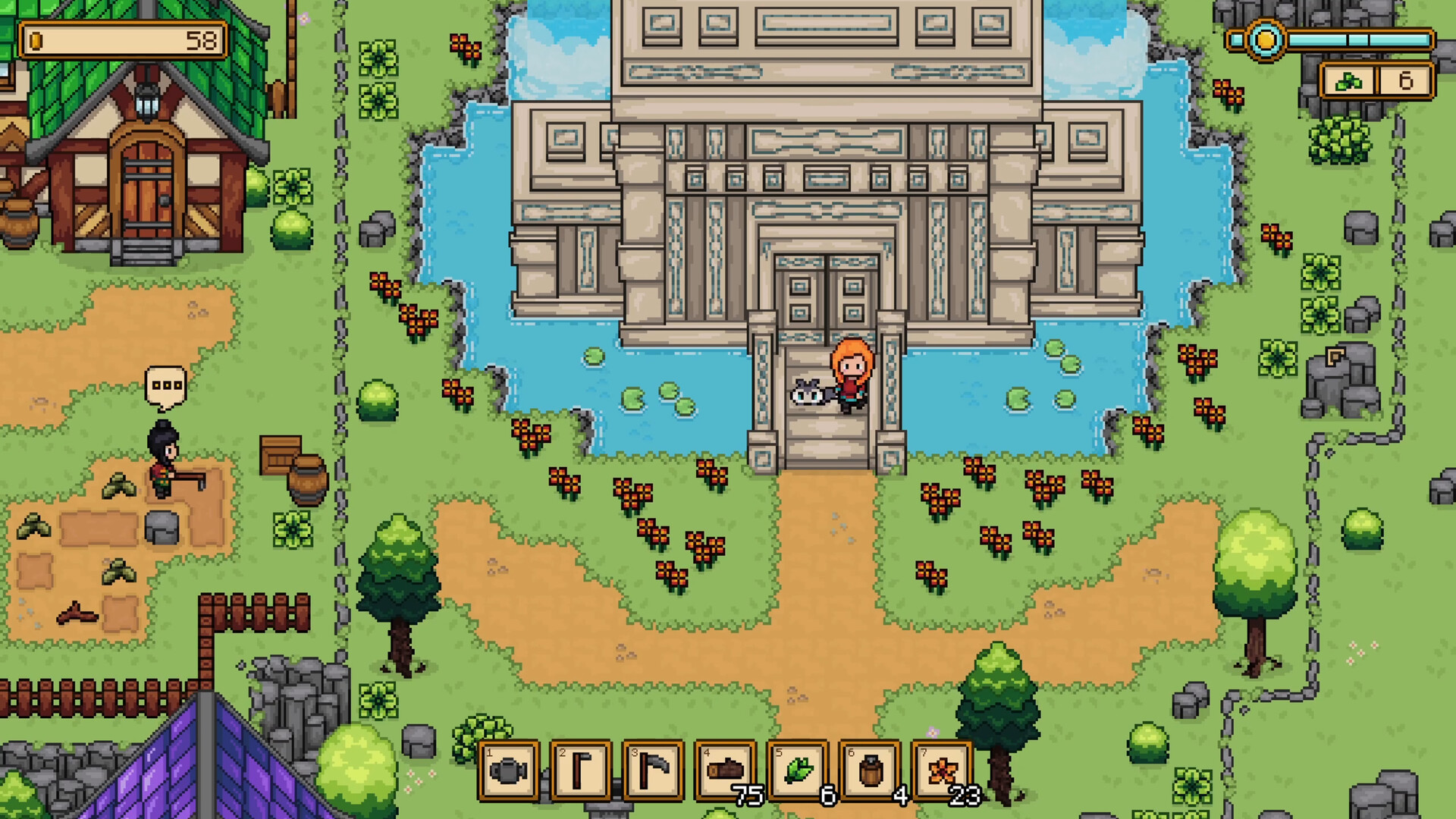Select the wood logs stack in slot 4

click(726, 772)
